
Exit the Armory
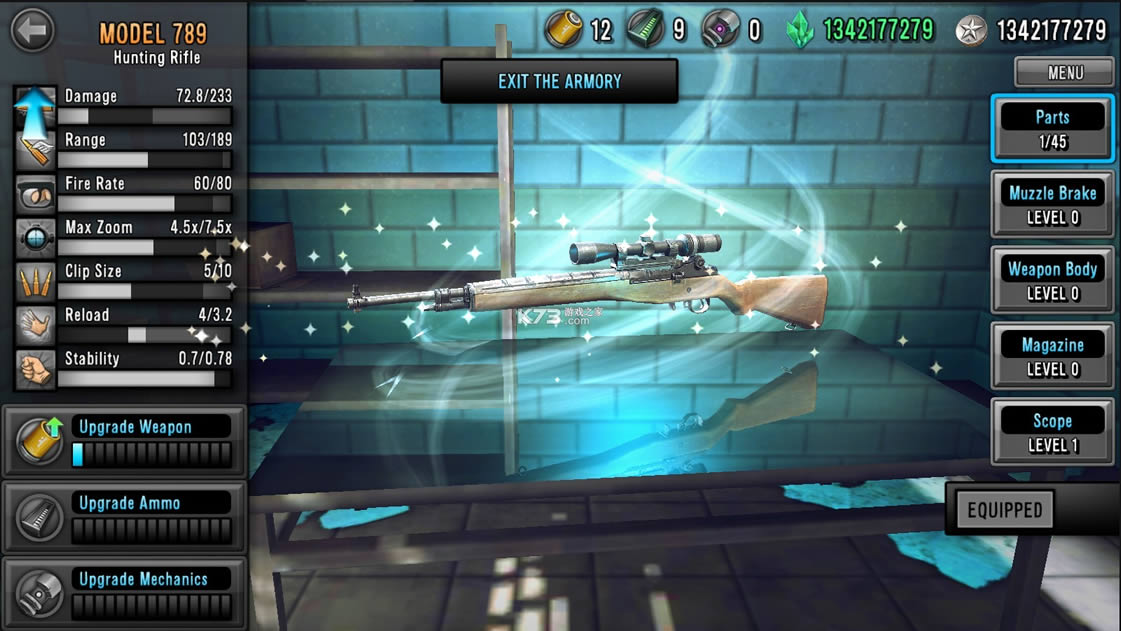coord(559,81)
